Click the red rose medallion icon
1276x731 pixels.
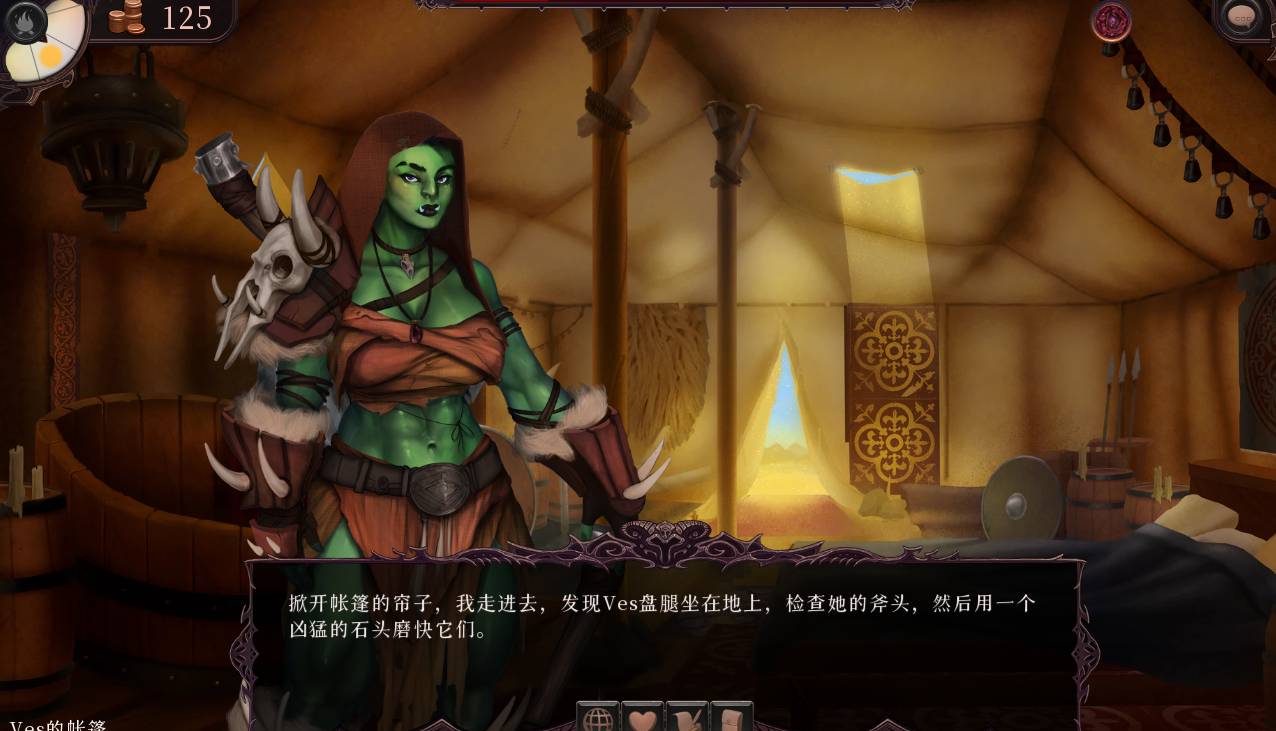1110,21
